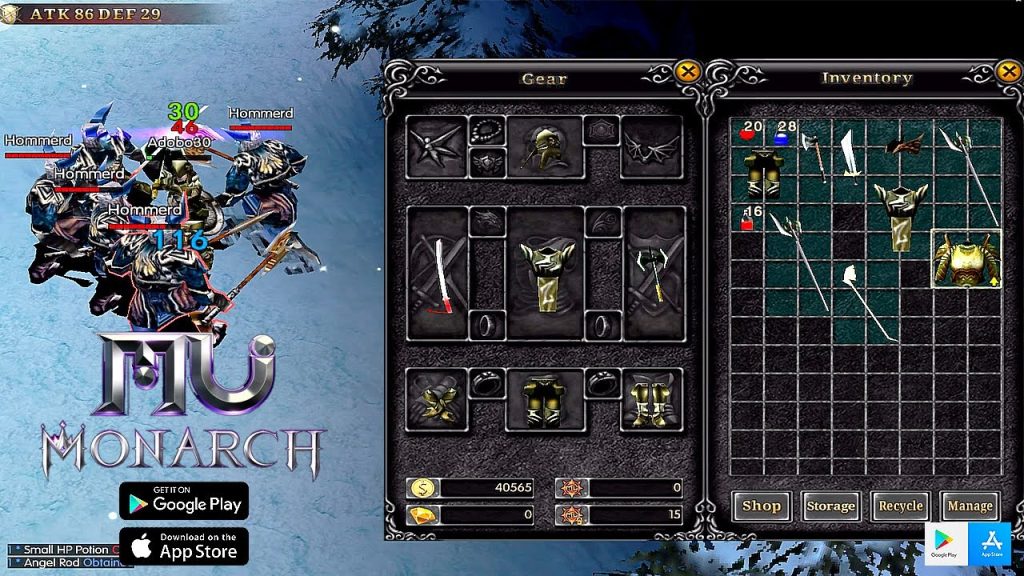Click the Manage button

pos(969,506)
